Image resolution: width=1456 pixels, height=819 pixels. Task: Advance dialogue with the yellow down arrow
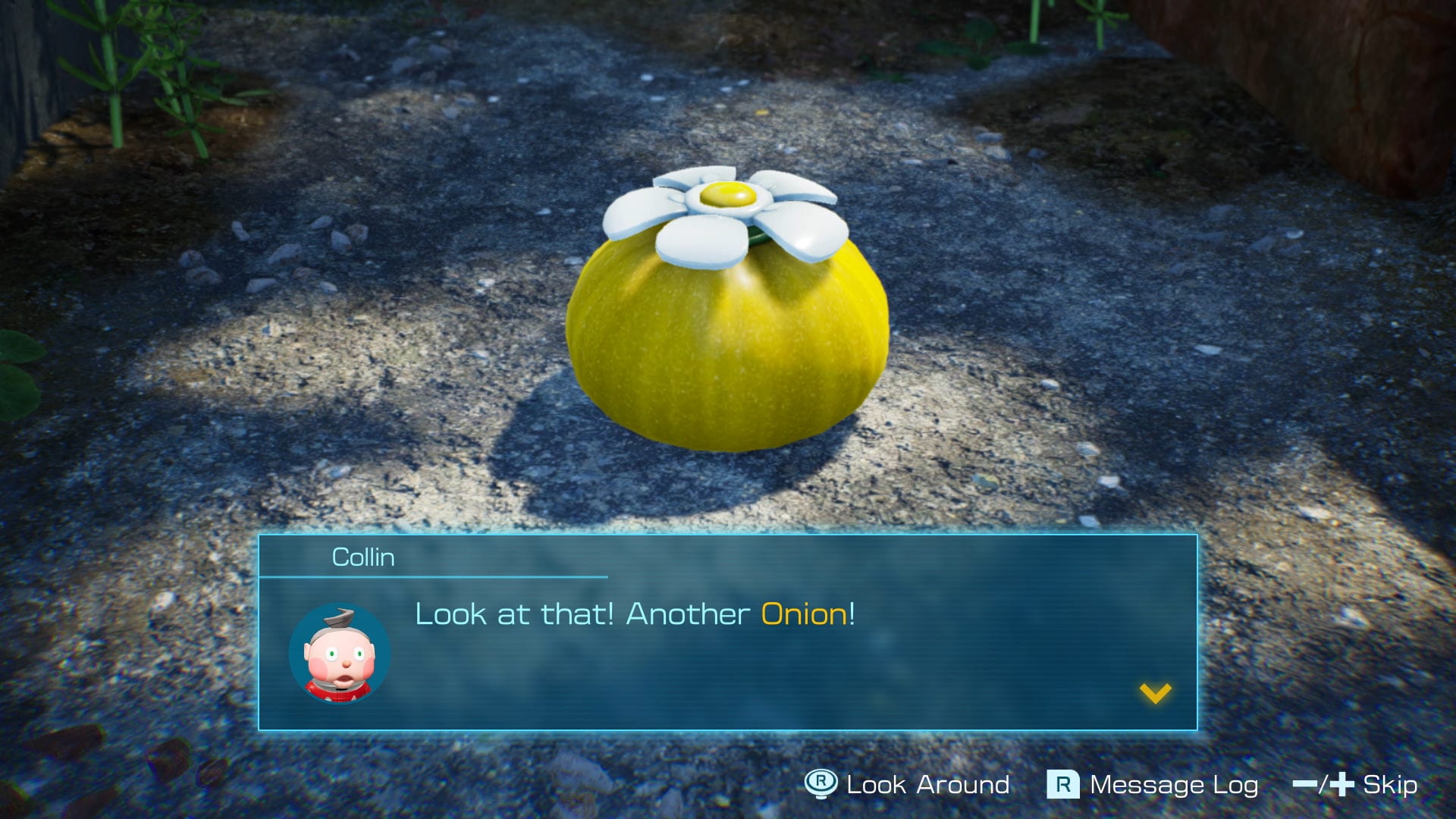[1155, 693]
